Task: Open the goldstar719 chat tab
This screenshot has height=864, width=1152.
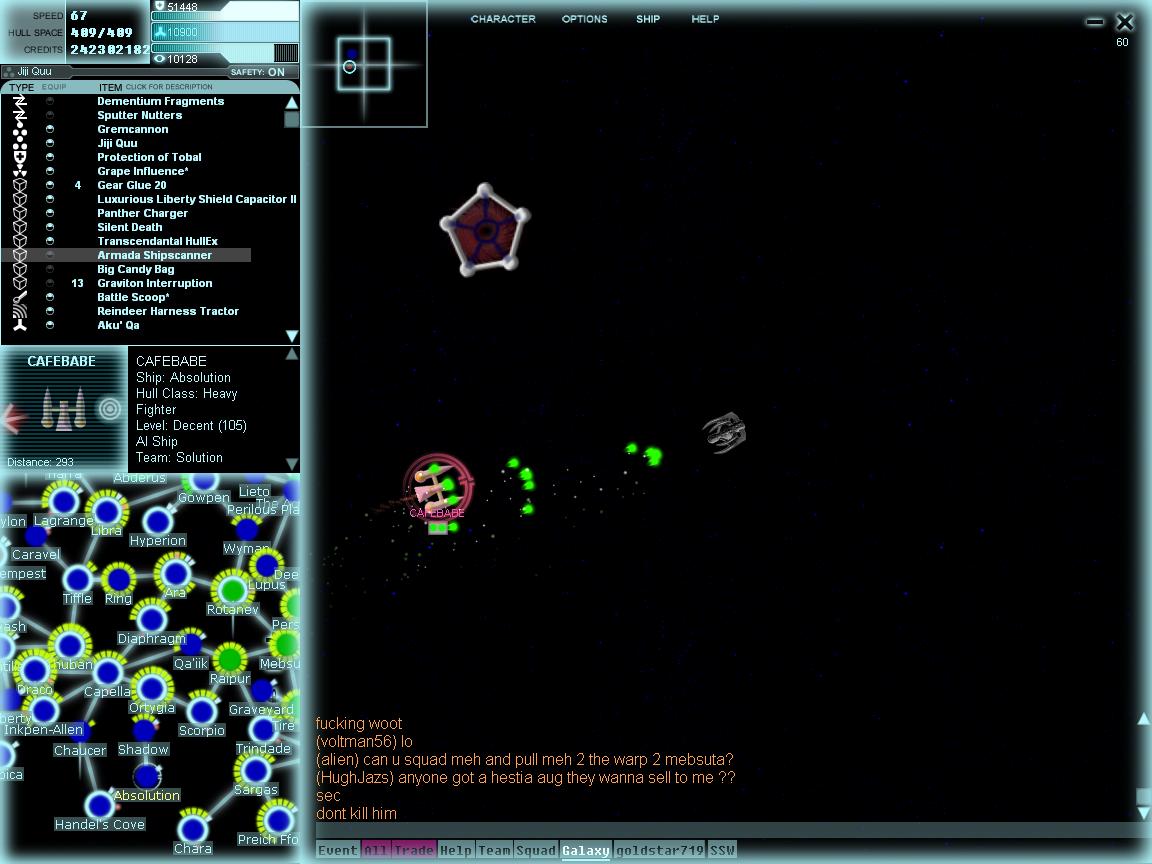Action: coord(659,851)
